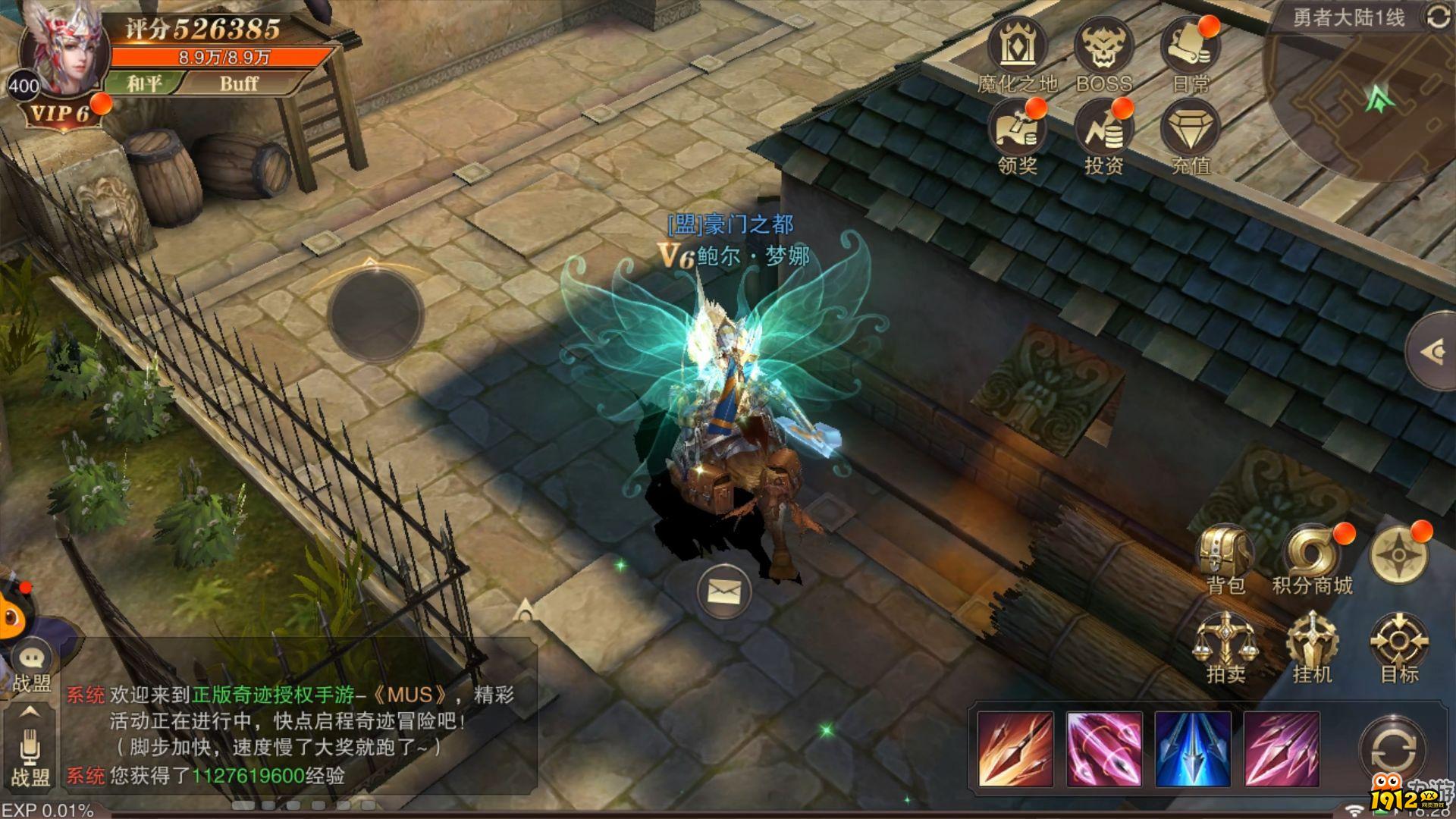
Task: Claim rewards via the 领奖 icon
Action: [1016, 132]
